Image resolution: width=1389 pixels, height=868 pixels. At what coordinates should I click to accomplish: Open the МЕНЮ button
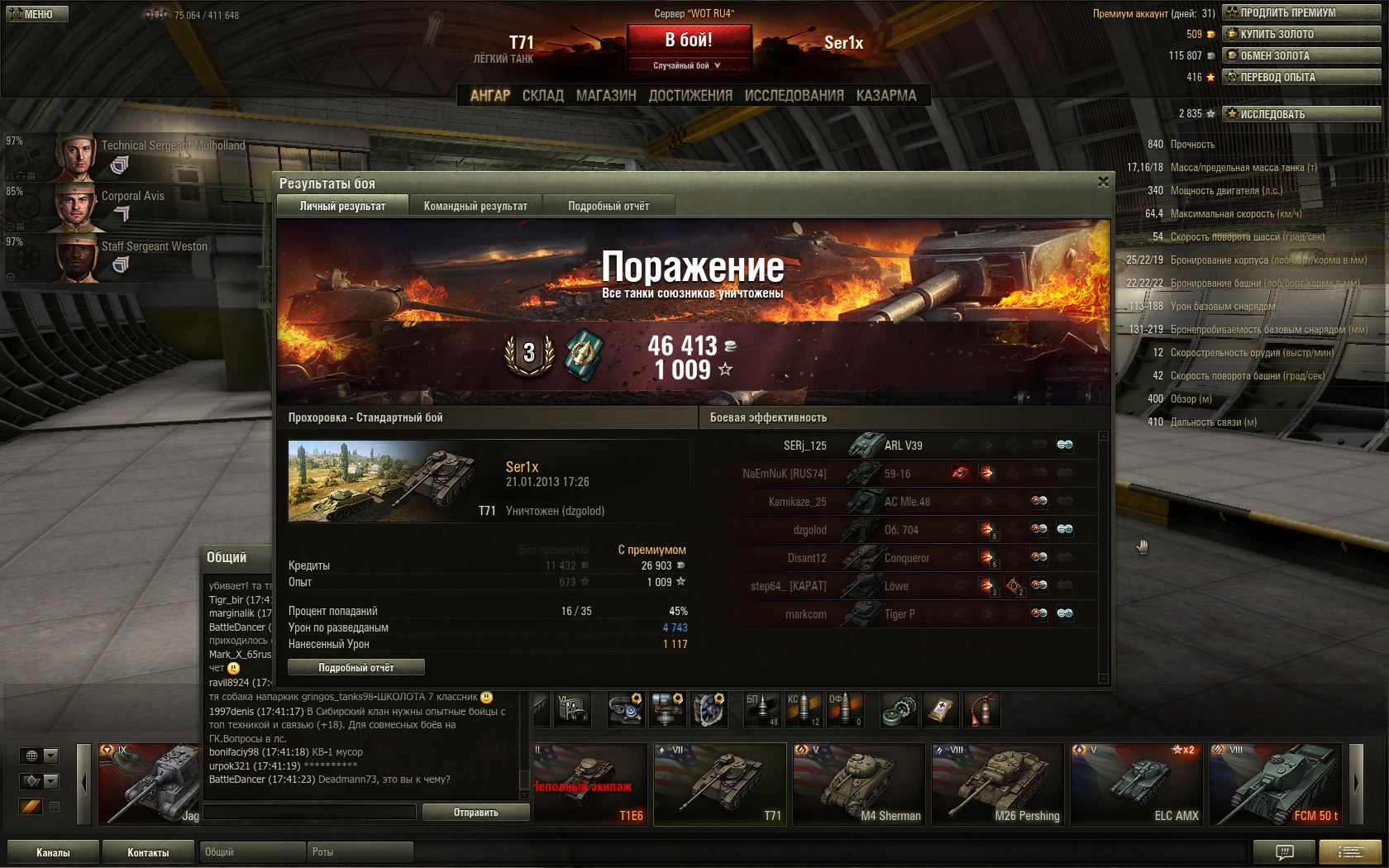pos(37,14)
